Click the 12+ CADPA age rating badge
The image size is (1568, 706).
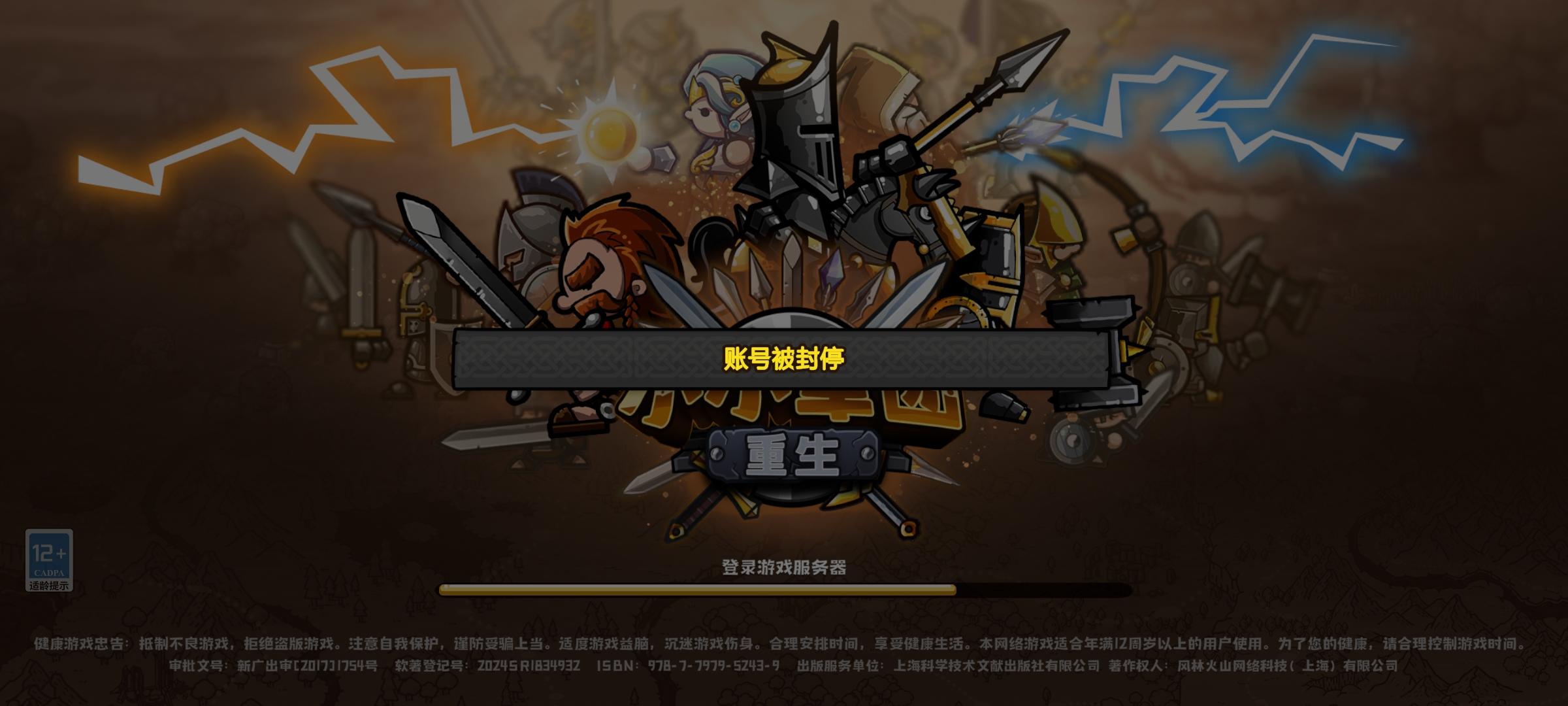point(51,557)
